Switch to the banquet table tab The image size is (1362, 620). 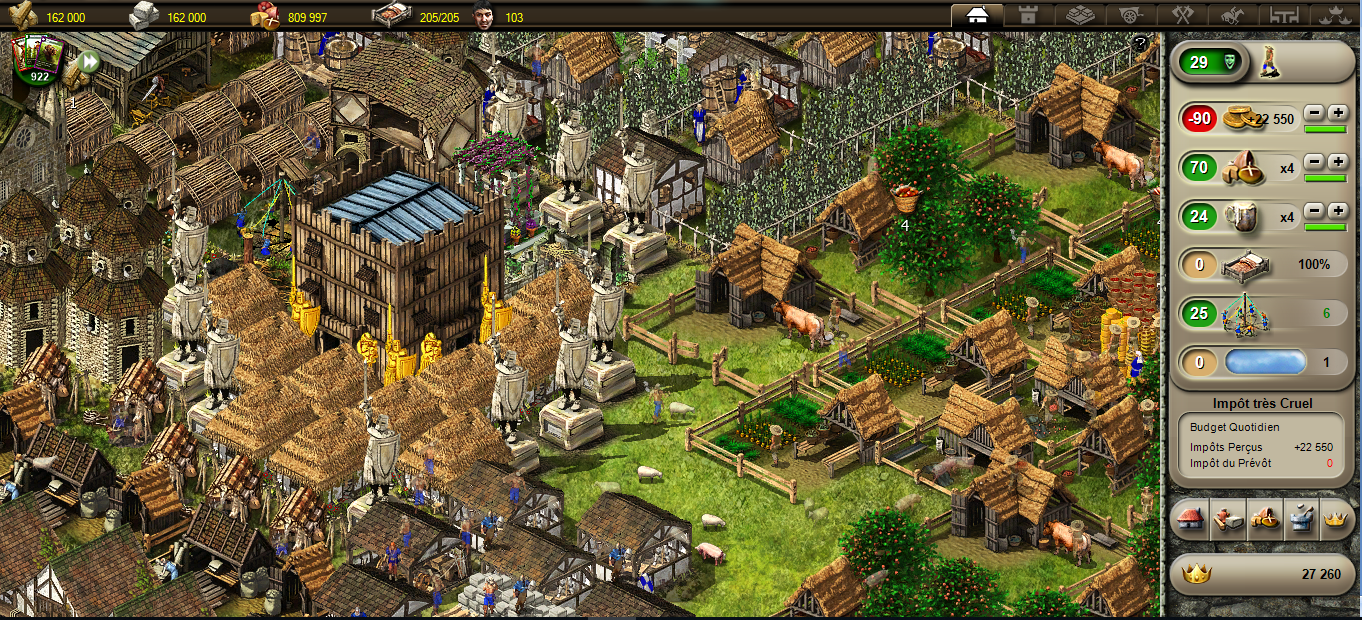click(1283, 15)
